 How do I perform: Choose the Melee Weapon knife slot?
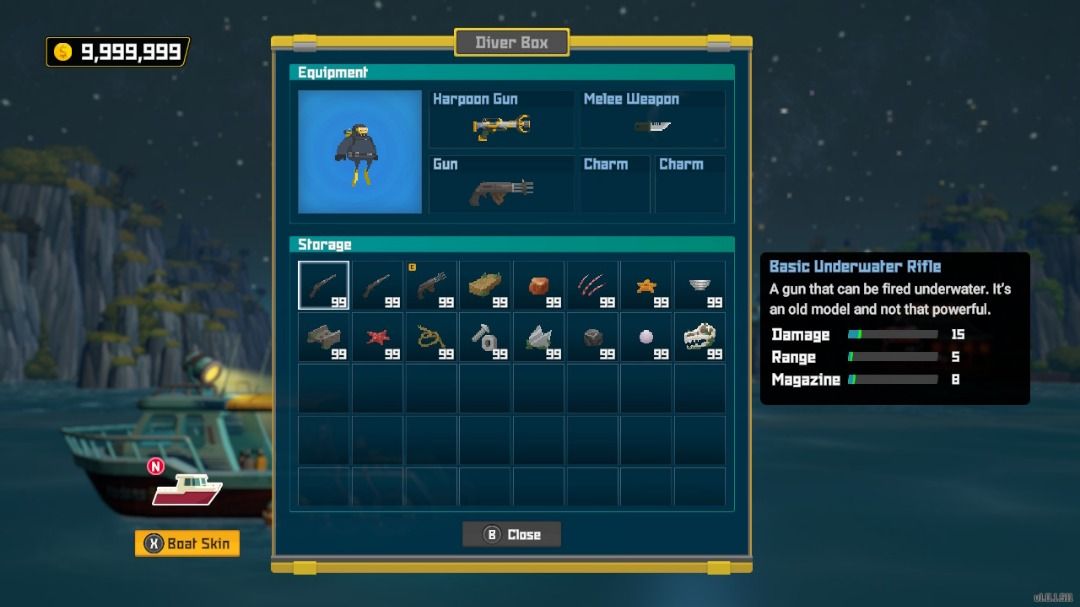pos(652,119)
